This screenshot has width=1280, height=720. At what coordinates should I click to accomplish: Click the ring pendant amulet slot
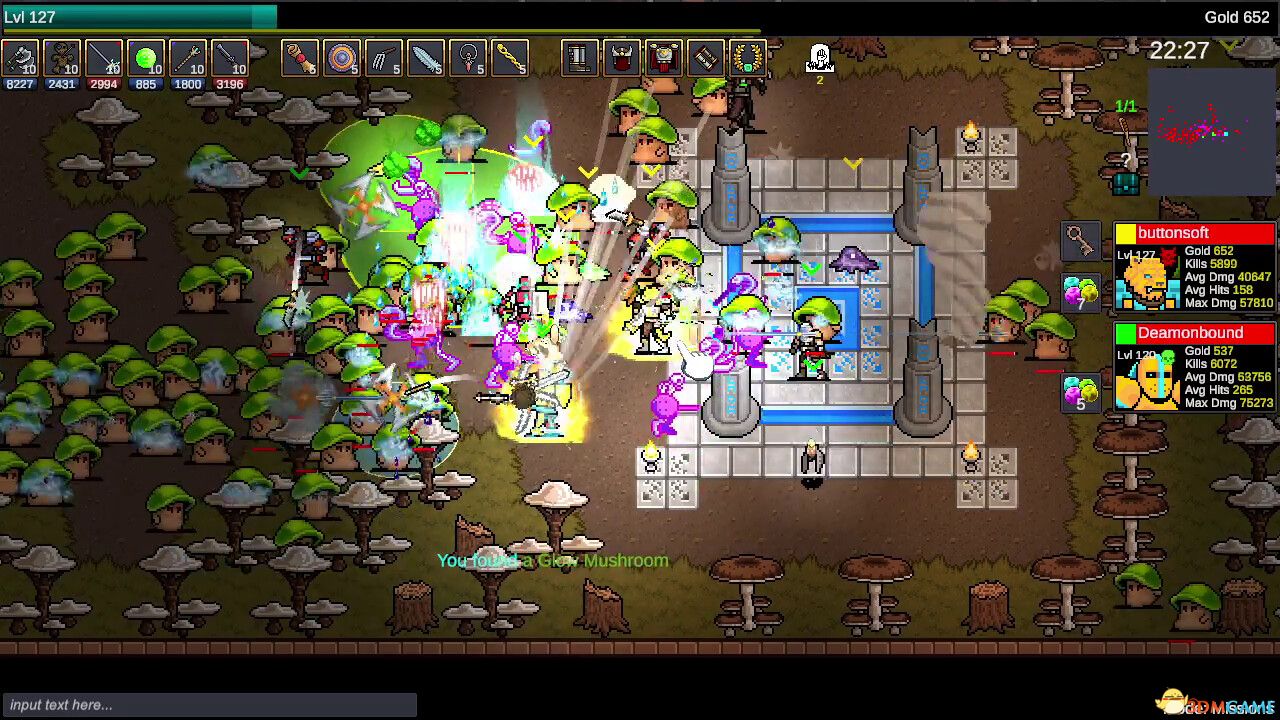[468, 58]
